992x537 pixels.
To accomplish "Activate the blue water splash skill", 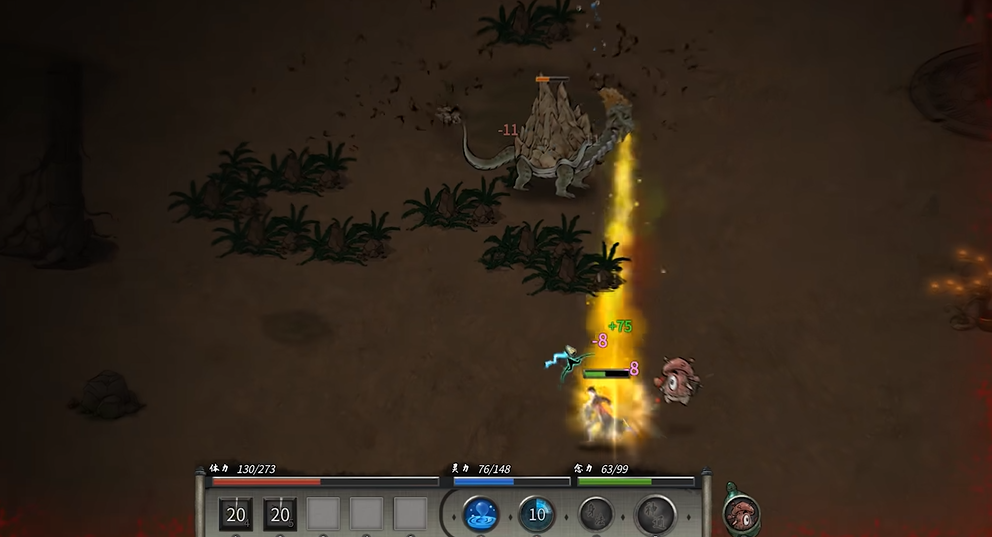I will pyautogui.click(x=481, y=514).
